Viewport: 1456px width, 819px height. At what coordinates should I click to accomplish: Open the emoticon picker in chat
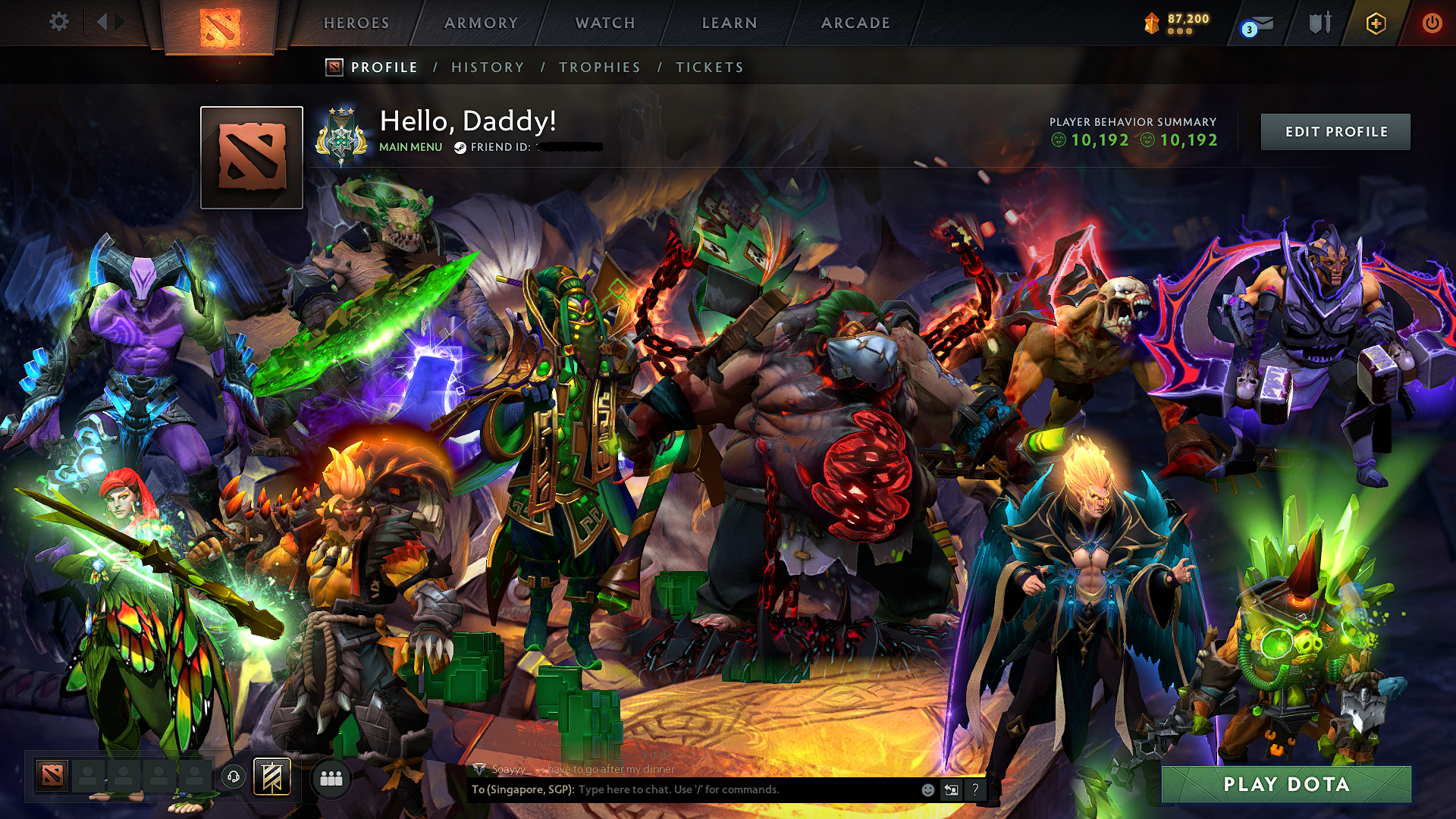(927, 789)
